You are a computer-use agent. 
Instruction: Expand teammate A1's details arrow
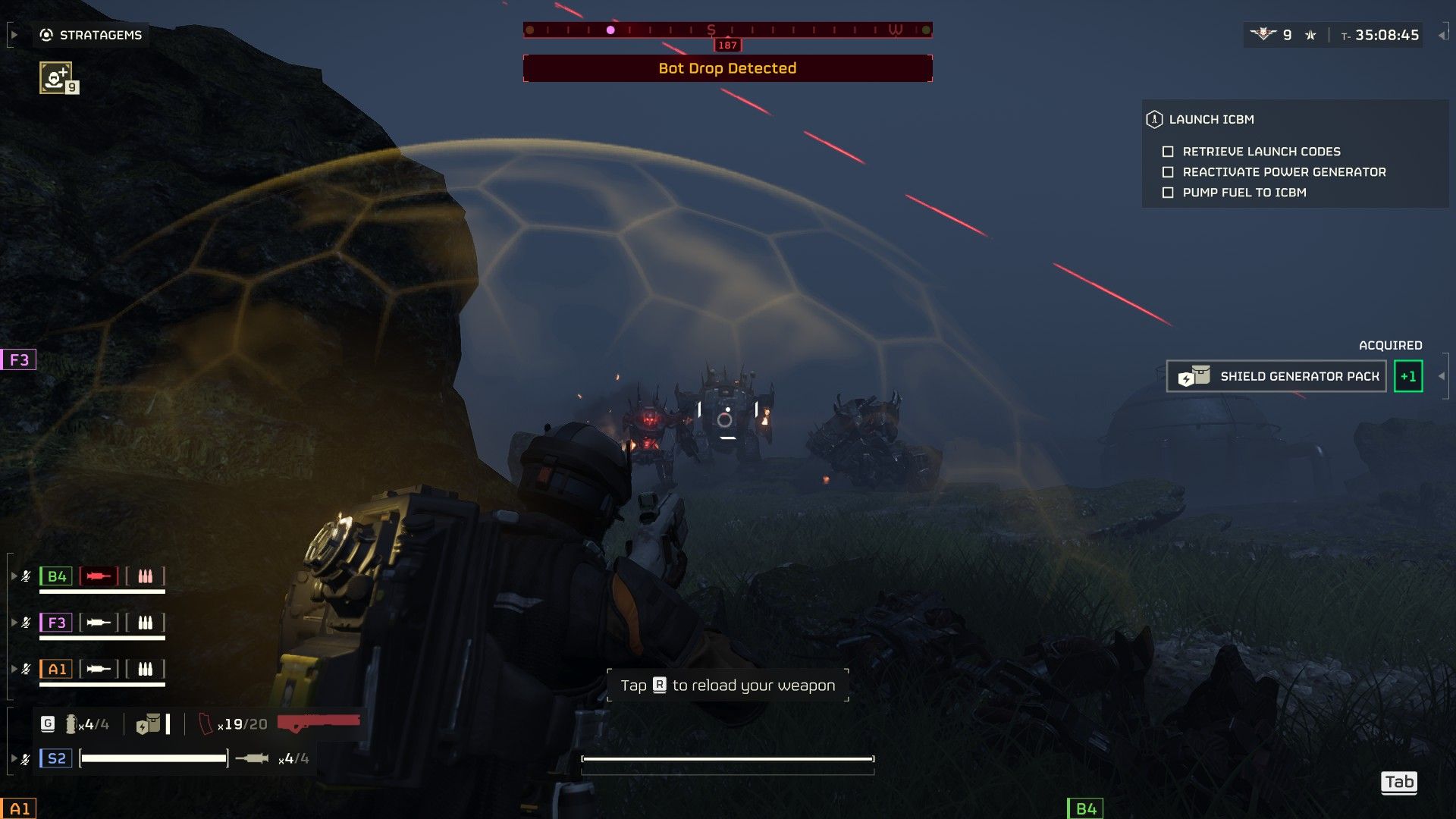pyautogui.click(x=14, y=670)
